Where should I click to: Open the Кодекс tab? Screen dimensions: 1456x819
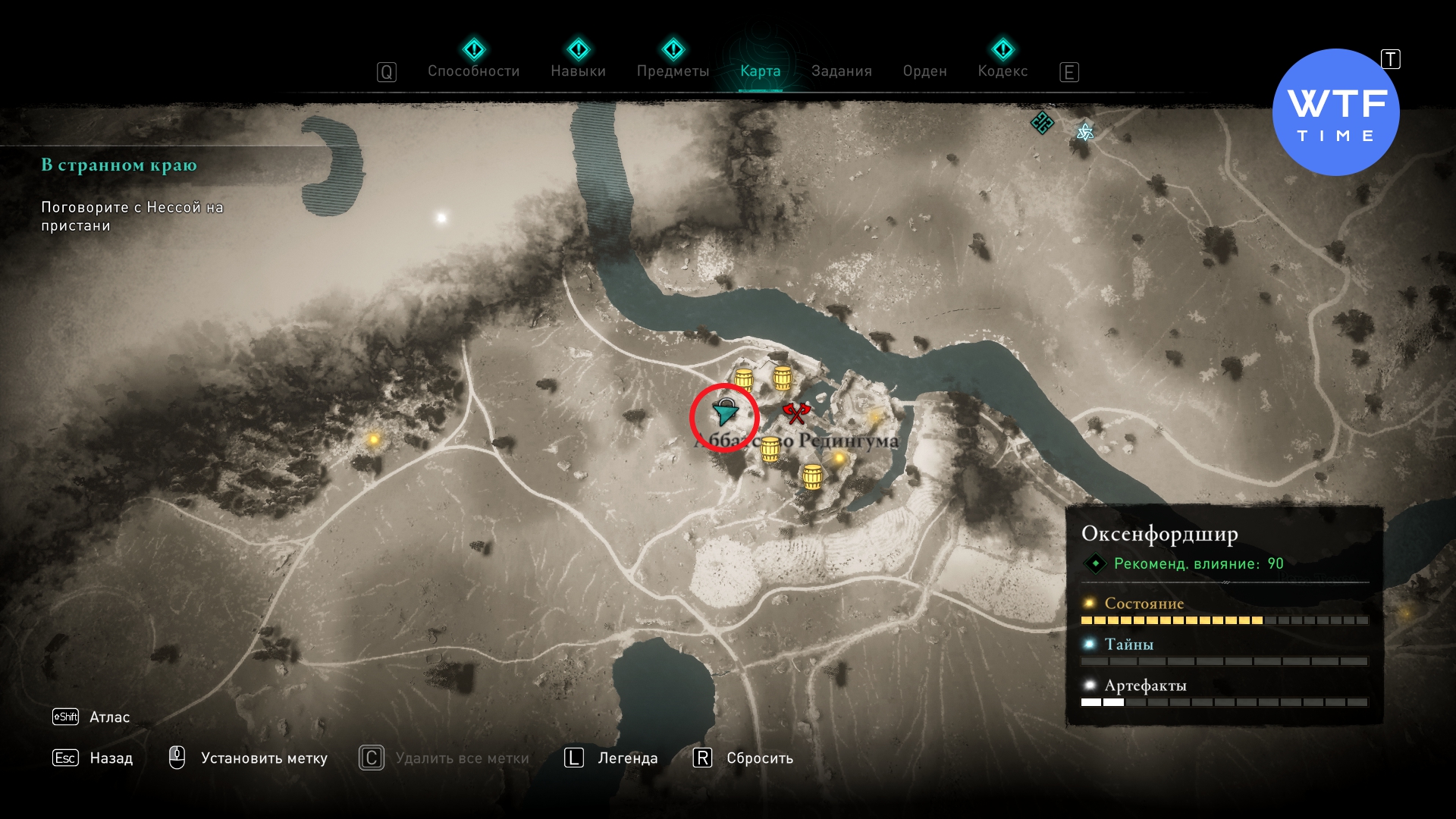click(x=1003, y=71)
